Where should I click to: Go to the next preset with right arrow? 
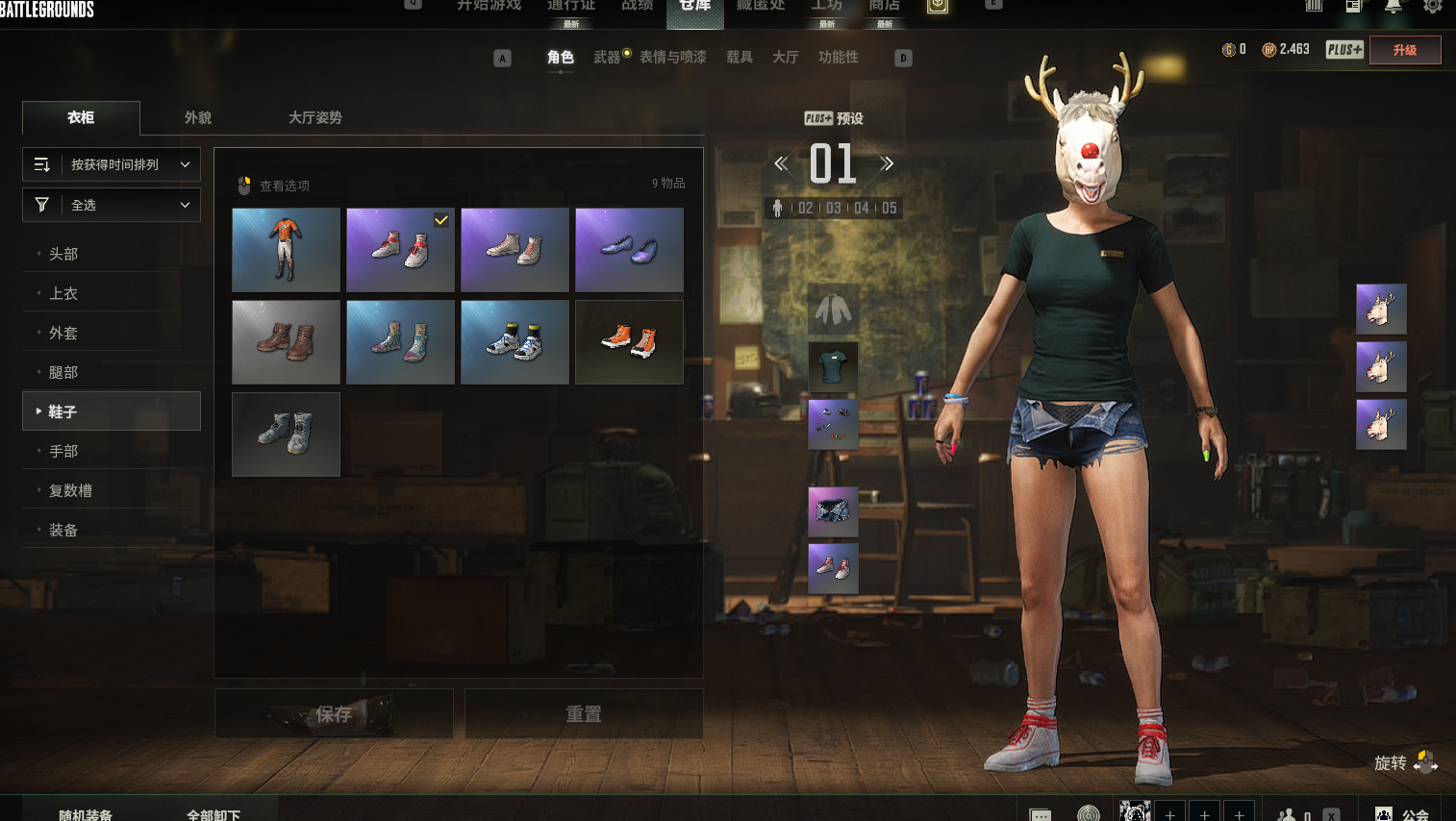tap(887, 163)
